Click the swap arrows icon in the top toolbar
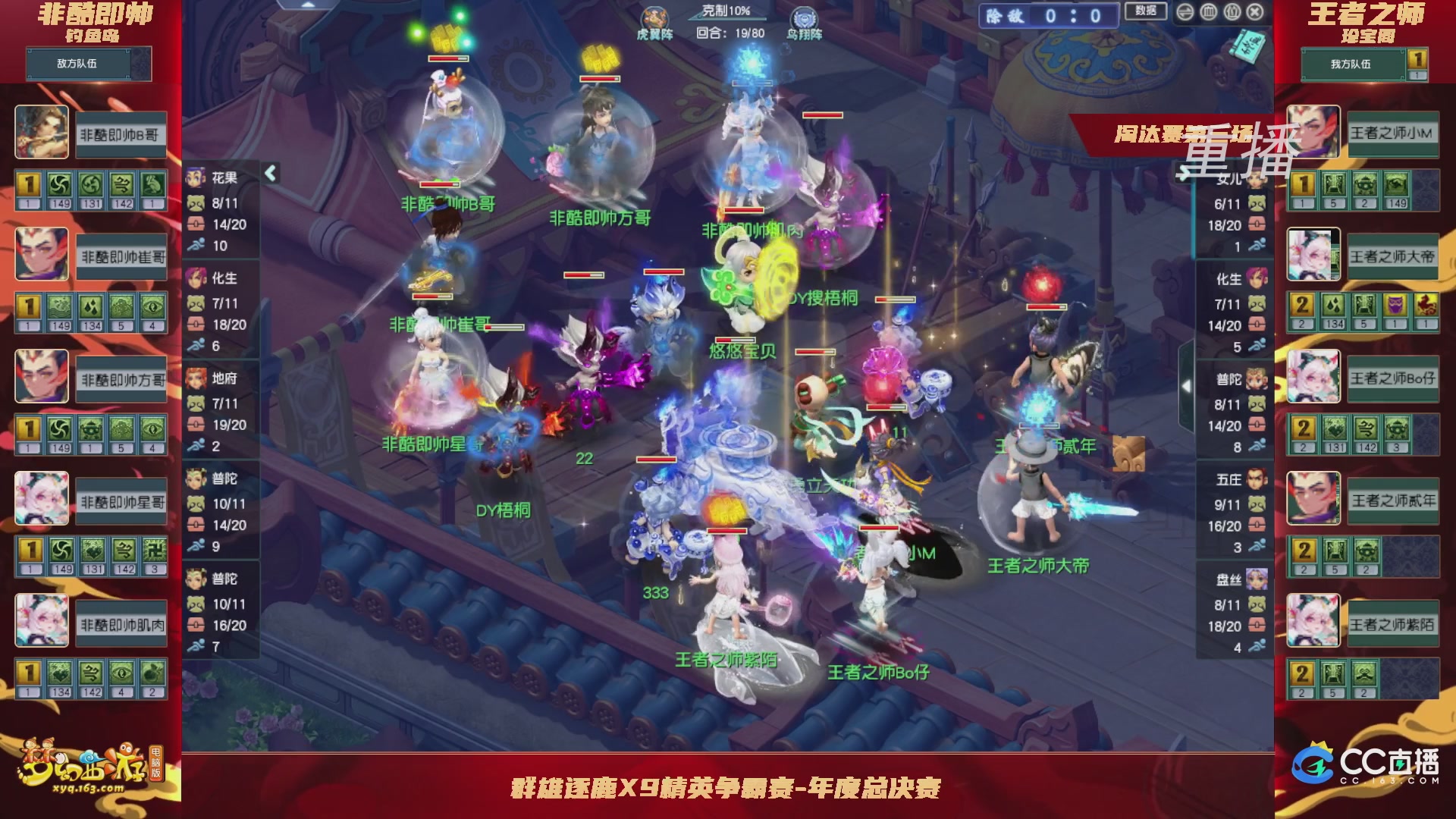 point(1186,10)
